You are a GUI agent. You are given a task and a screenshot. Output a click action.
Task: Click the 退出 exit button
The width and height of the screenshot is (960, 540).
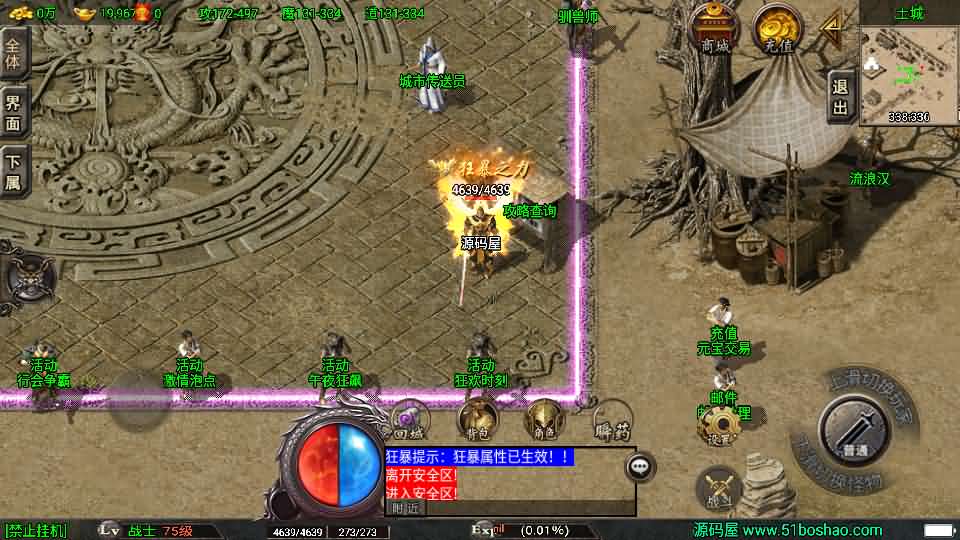click(841, 96)
